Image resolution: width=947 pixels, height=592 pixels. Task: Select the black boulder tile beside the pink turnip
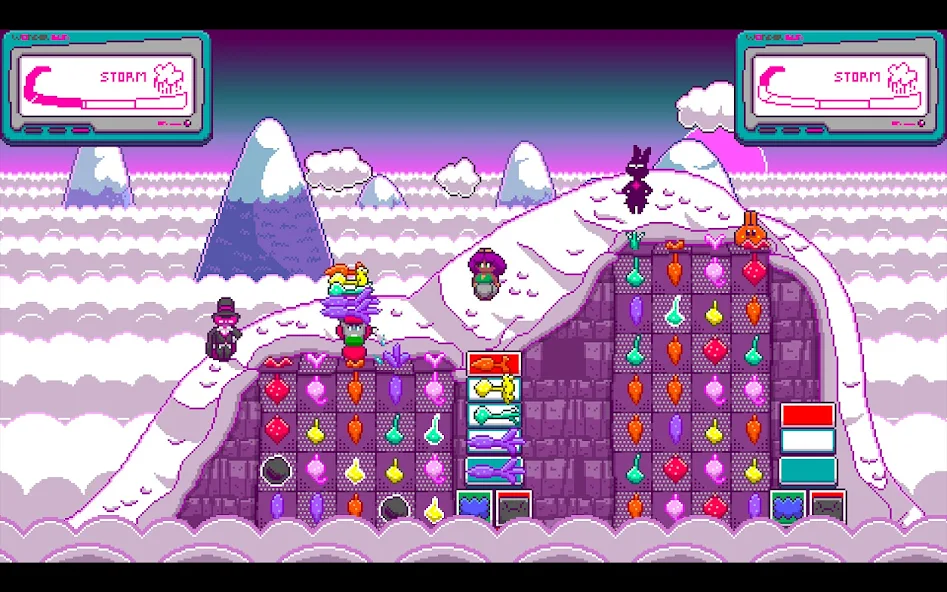click(x=276, y=469)
